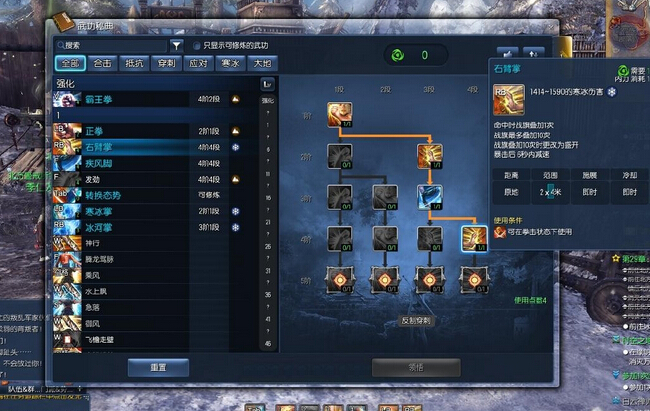Toggle the 只显示可修炼的武功 checkbox
The width and height of the screenshot is (650, 411).
[x=197, y=45]
